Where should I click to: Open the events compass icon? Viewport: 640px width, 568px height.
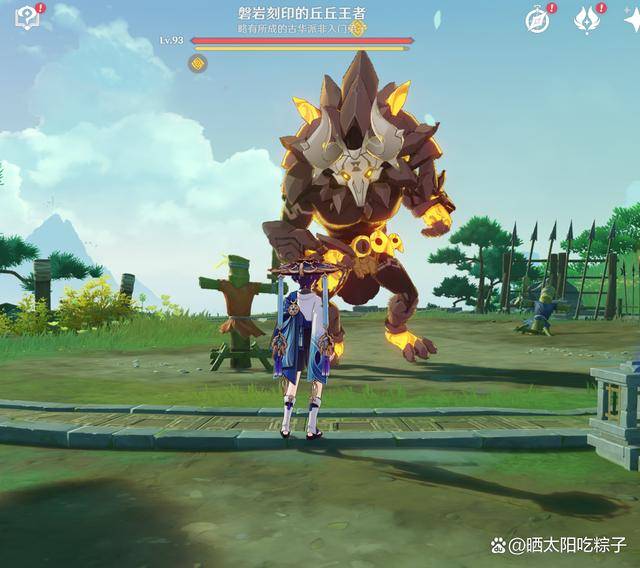coord(538,20)
